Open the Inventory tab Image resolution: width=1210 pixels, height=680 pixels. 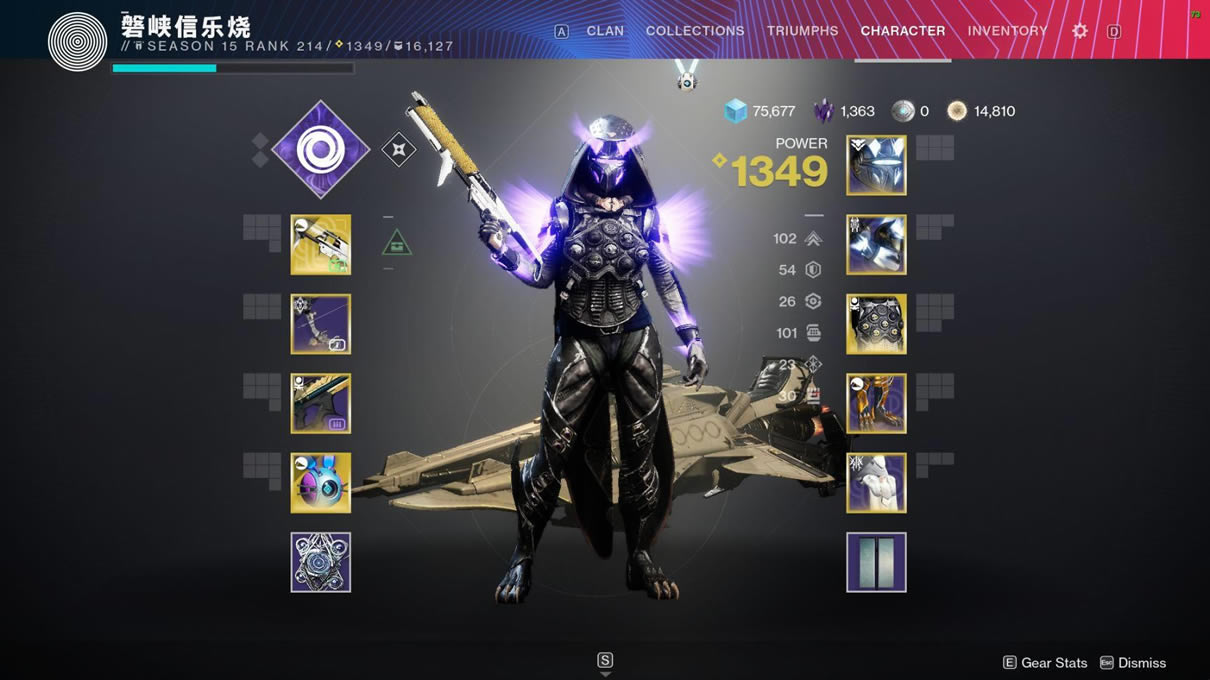pos(1007,31)
